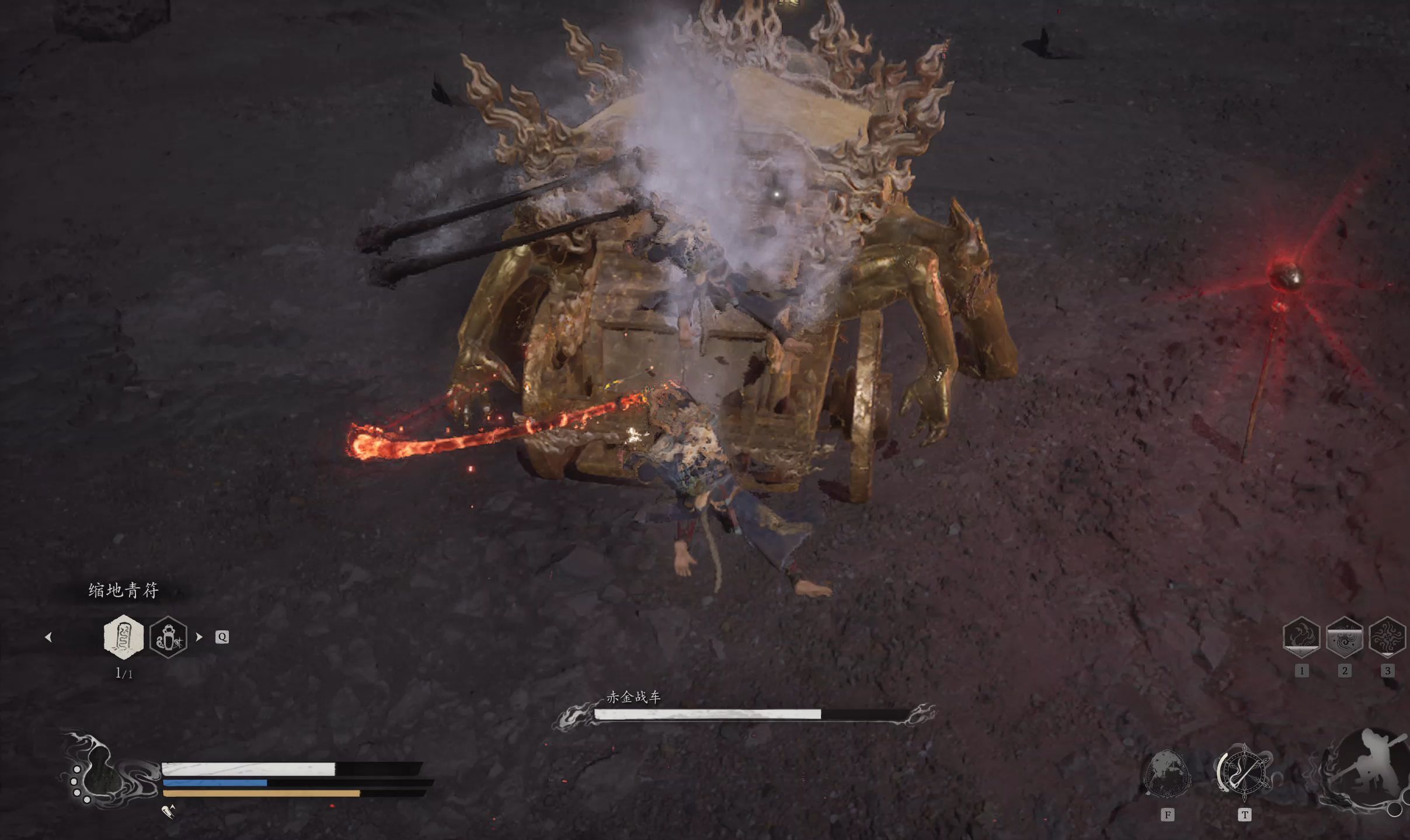Cast the swirling wind spell in slot 2
Viewport: 1410px width, 840px height.
[1345, 637]
